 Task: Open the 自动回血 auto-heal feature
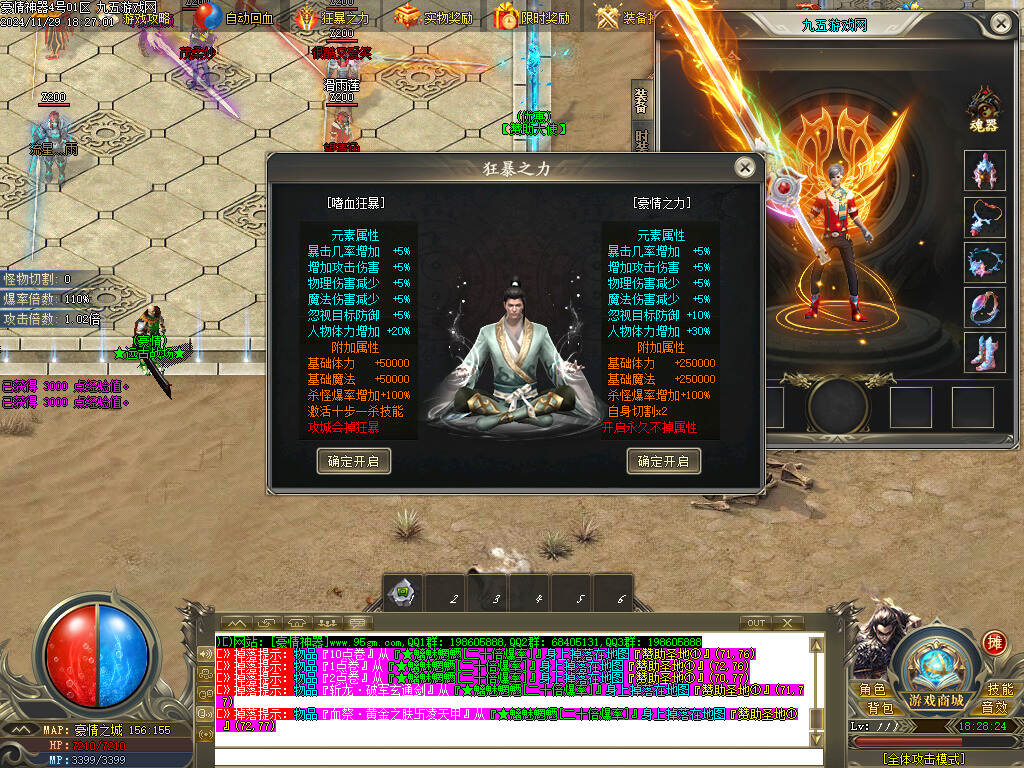tap(236, 17)
